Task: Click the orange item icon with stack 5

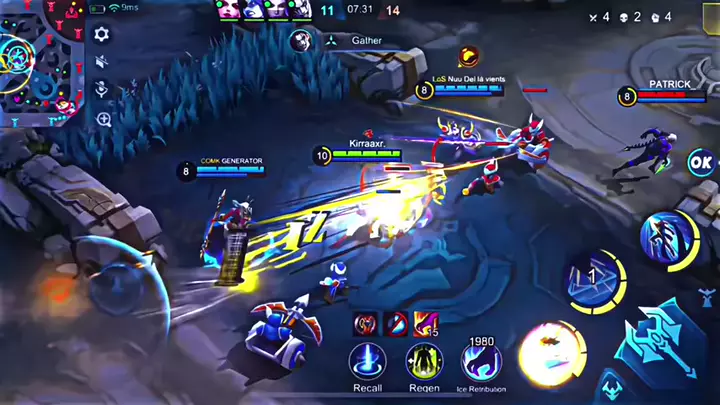Action: coord(425,323)
